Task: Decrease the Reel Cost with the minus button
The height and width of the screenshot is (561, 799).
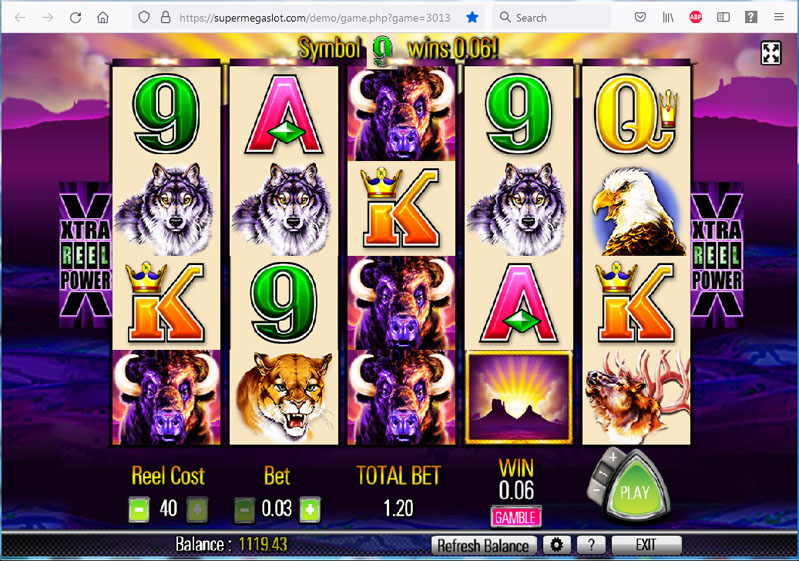Action: click(139, 508)
